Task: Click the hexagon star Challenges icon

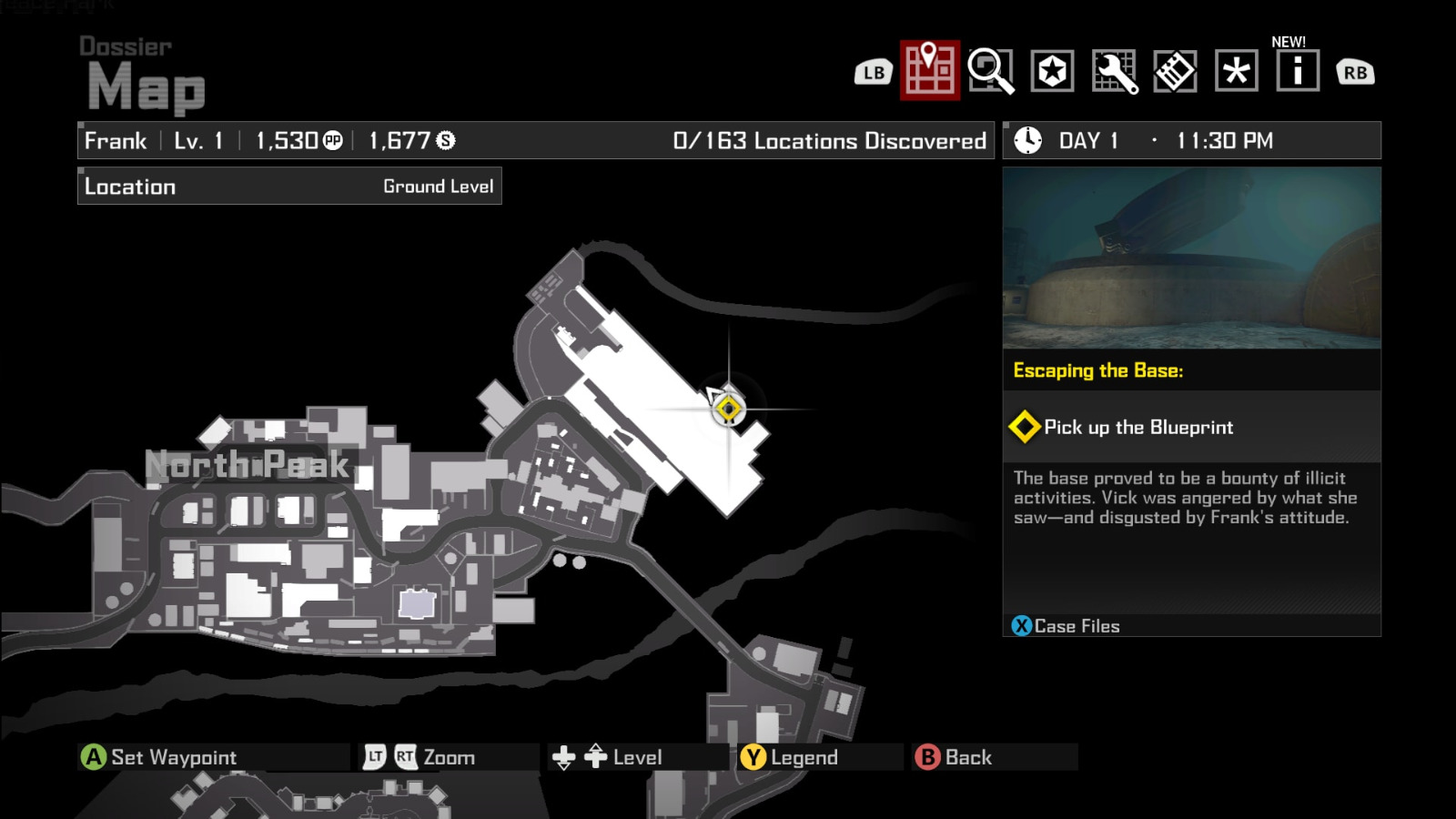Action: [x=1052, y=71]
